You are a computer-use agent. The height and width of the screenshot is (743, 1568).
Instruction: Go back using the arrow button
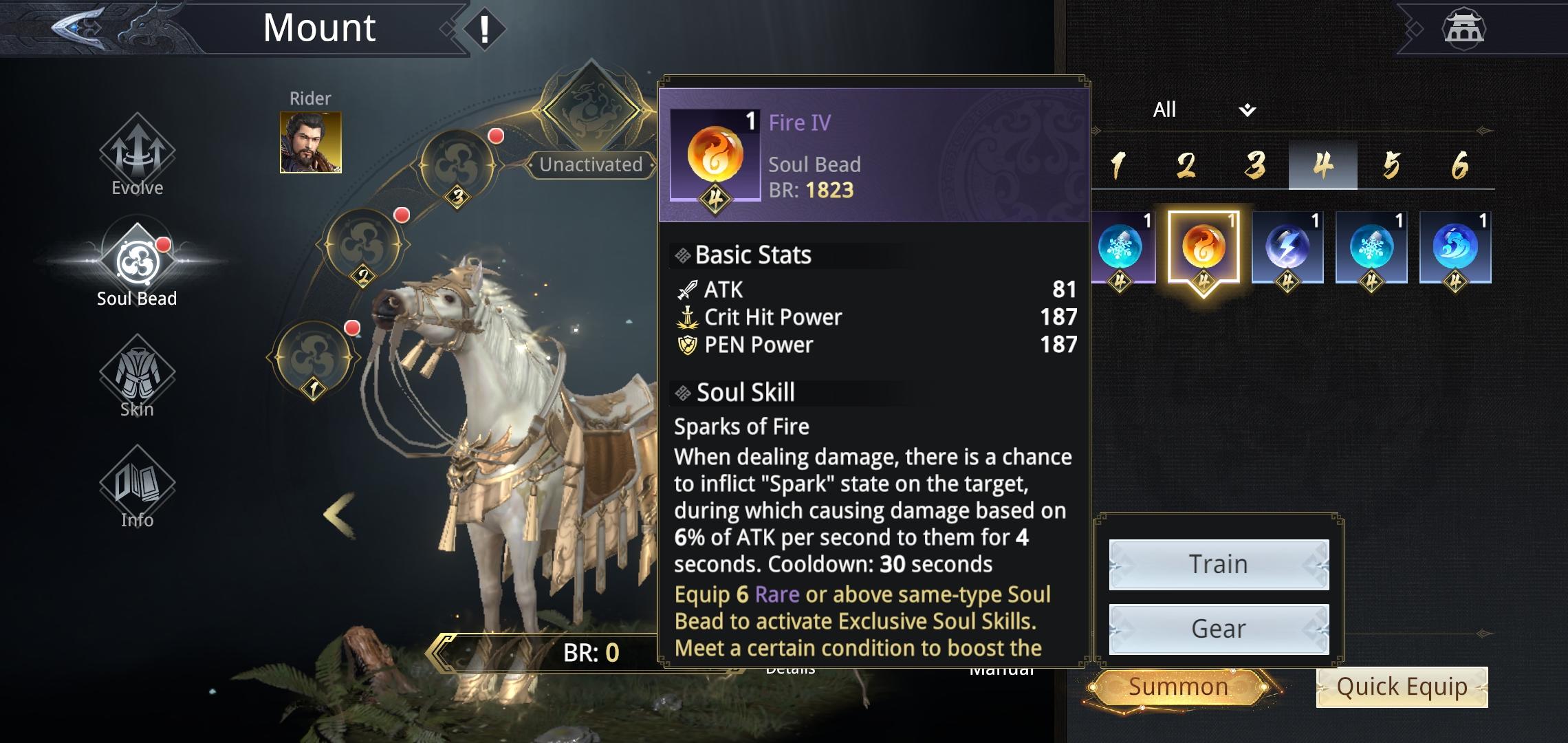[x=79, y=28]
